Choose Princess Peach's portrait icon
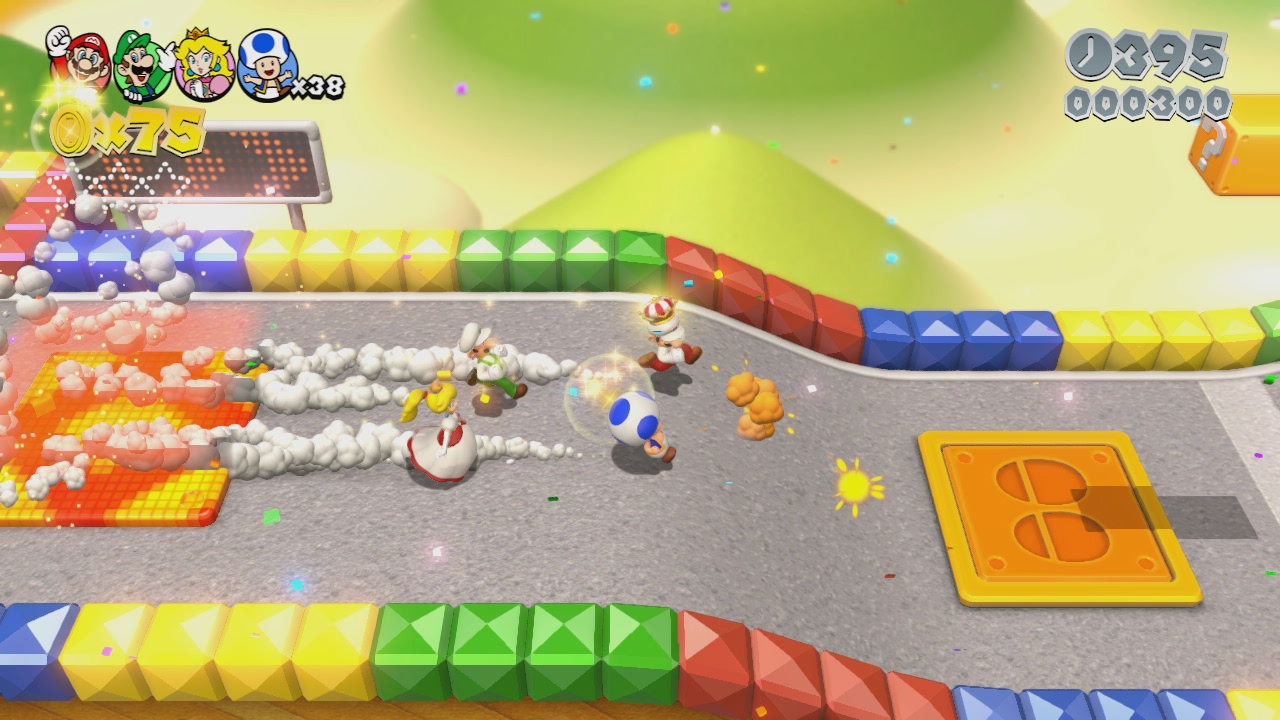Viewport: 1280px width, 720px height. [x=204, y=65]
